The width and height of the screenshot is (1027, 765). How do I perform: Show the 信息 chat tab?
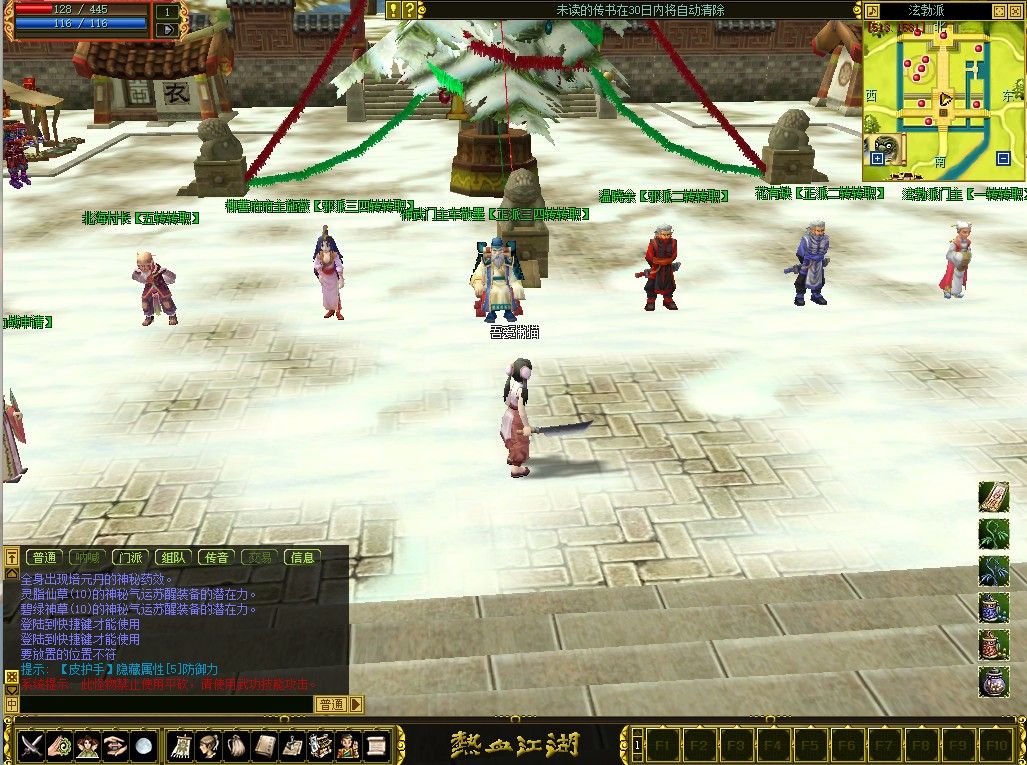tap(302, 557)
